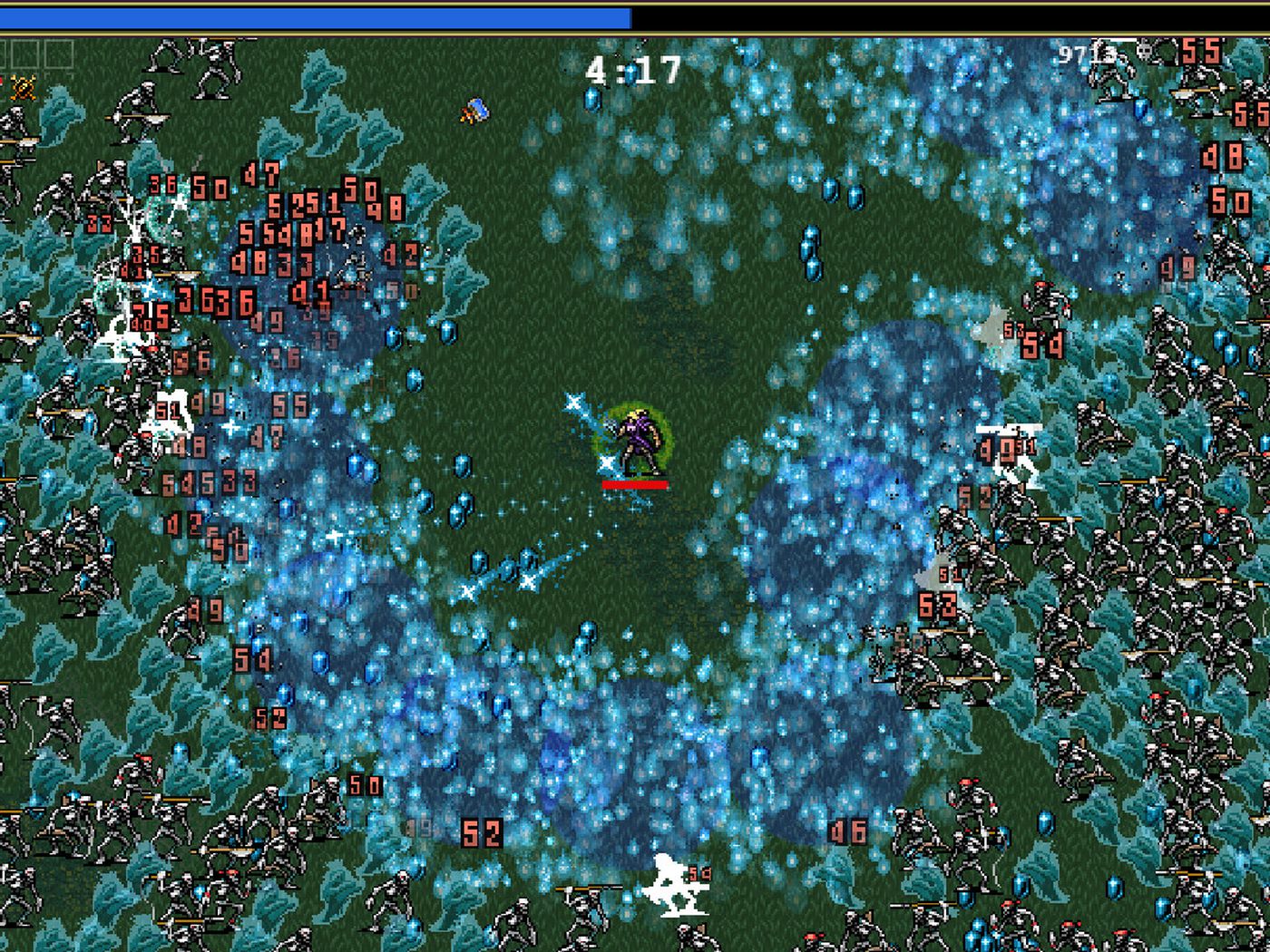Click the faded 49 damage number bottom center

point(421,826)
